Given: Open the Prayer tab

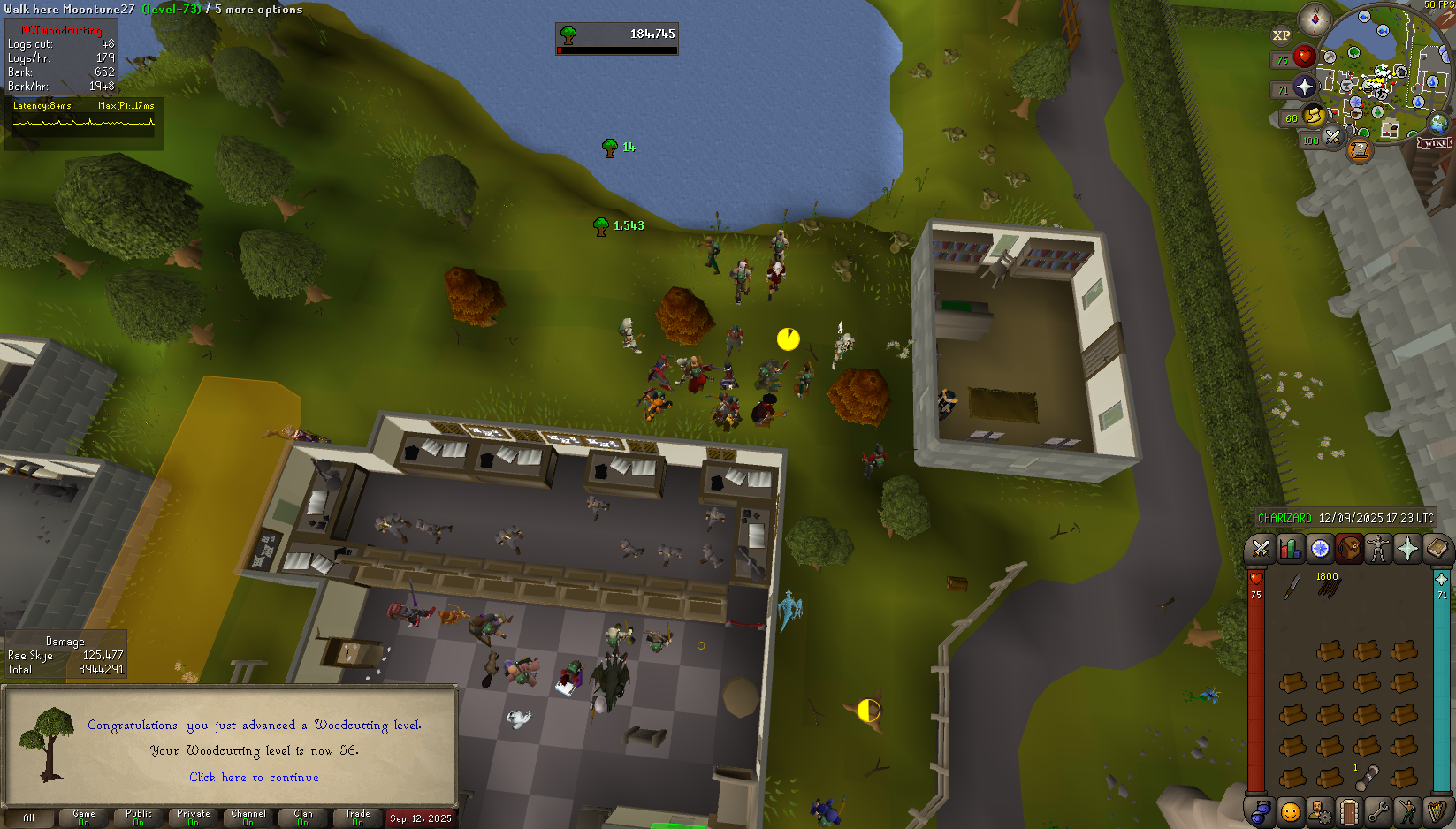Looking at the screenshot, I should click(x=1407, y=550).
